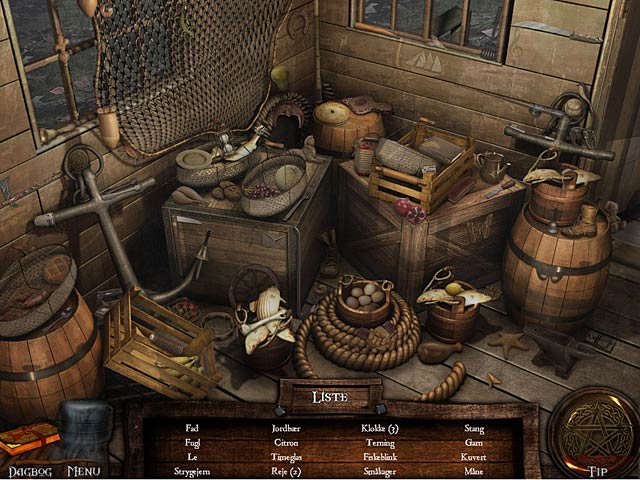Viewport: 640px width, 480px height.
Task: Choose the 'Reje (2)' list entry
Action: 286,467
